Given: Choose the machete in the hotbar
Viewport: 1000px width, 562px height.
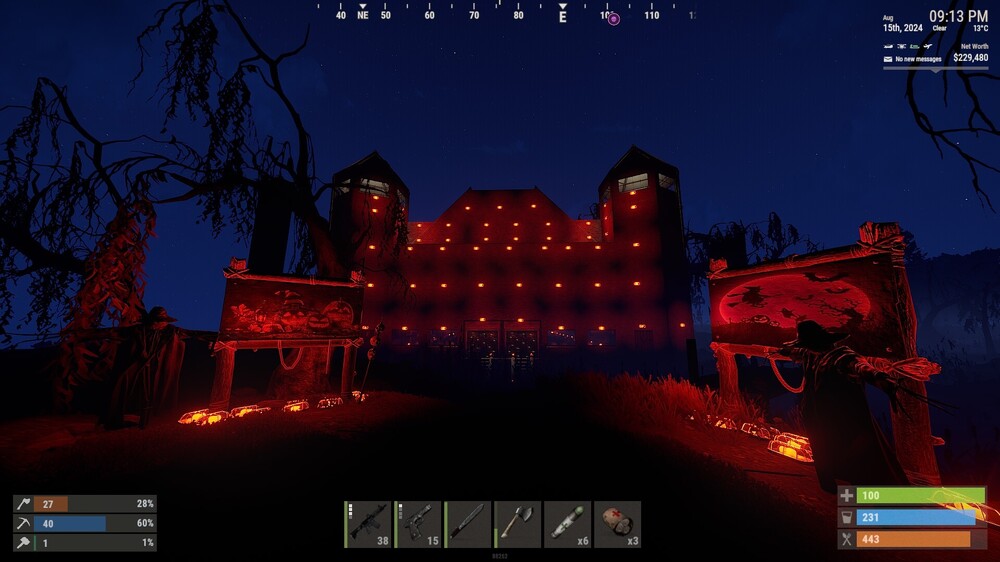Looking at the screenshot, I should coord(468,524).
